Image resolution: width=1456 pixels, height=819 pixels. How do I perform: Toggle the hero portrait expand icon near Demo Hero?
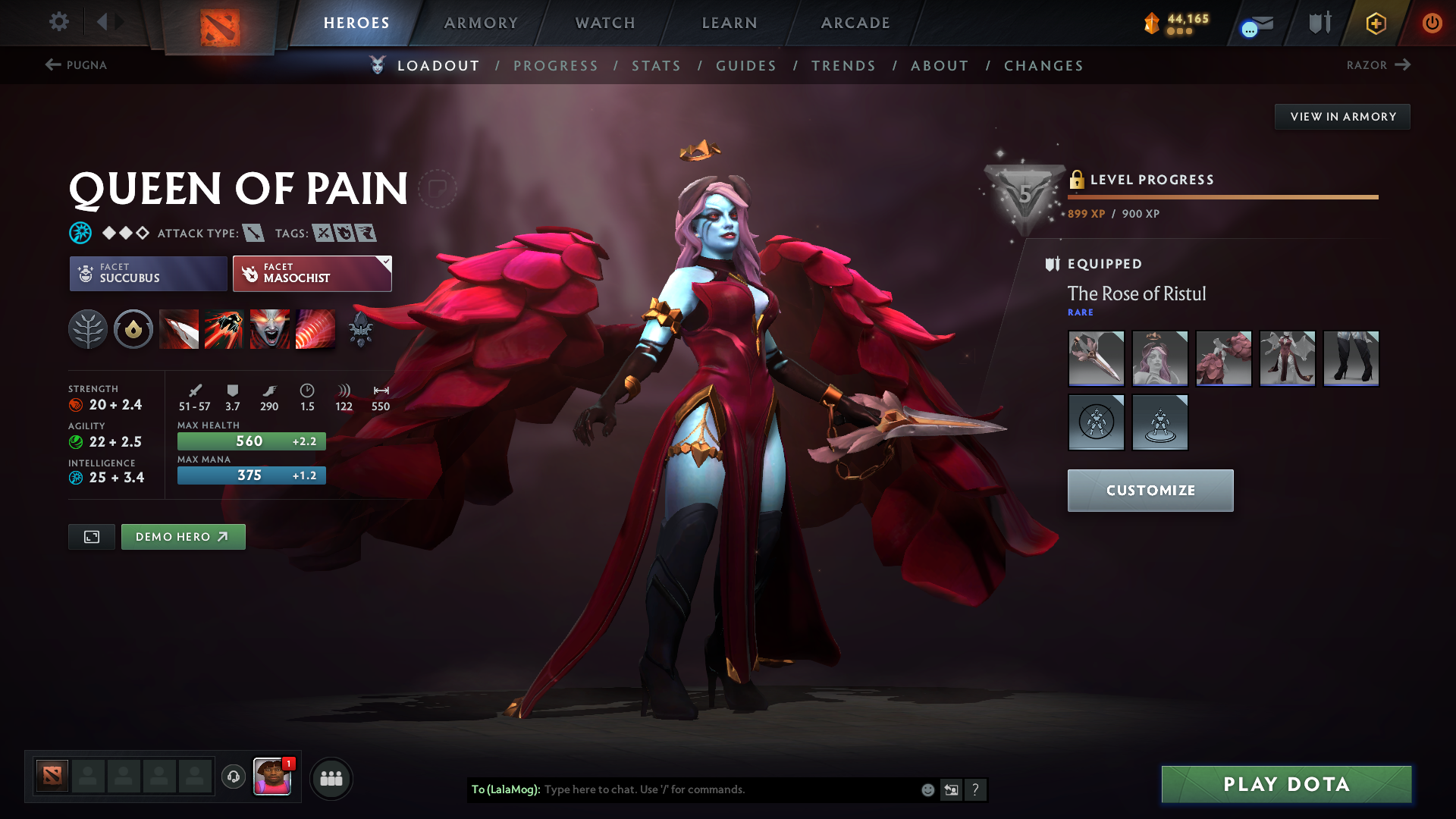pyautogui.click(x=91, y=536)
